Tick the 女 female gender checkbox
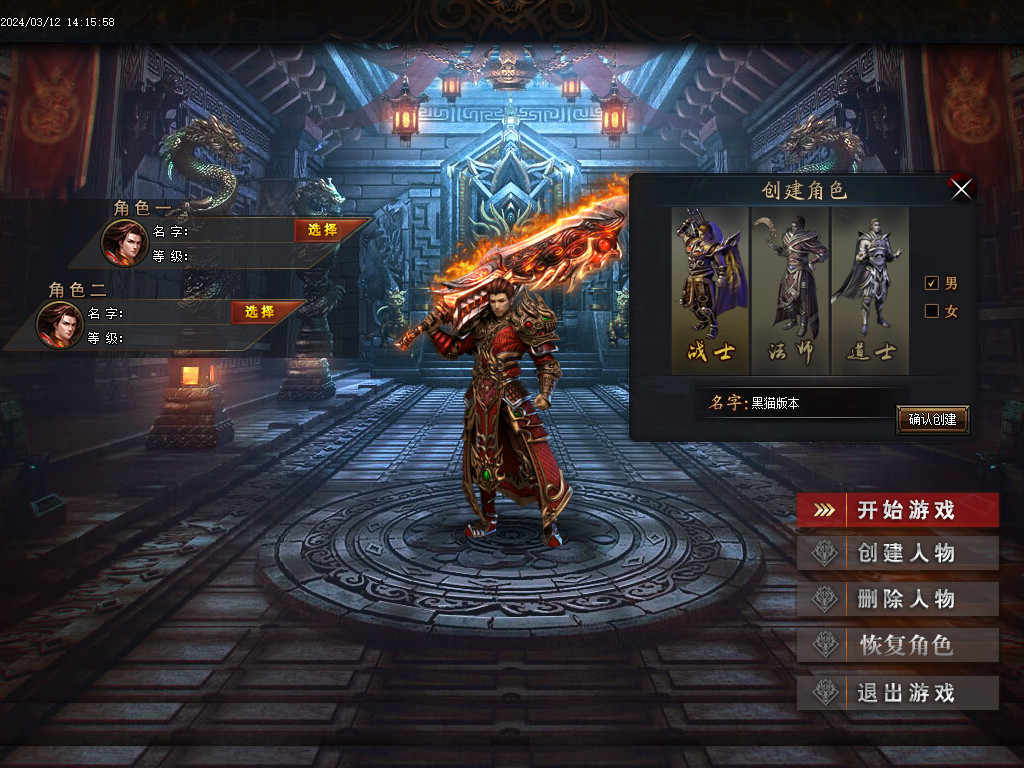The height and width of the screenshot is (768, 1024). tap(932, 311)
